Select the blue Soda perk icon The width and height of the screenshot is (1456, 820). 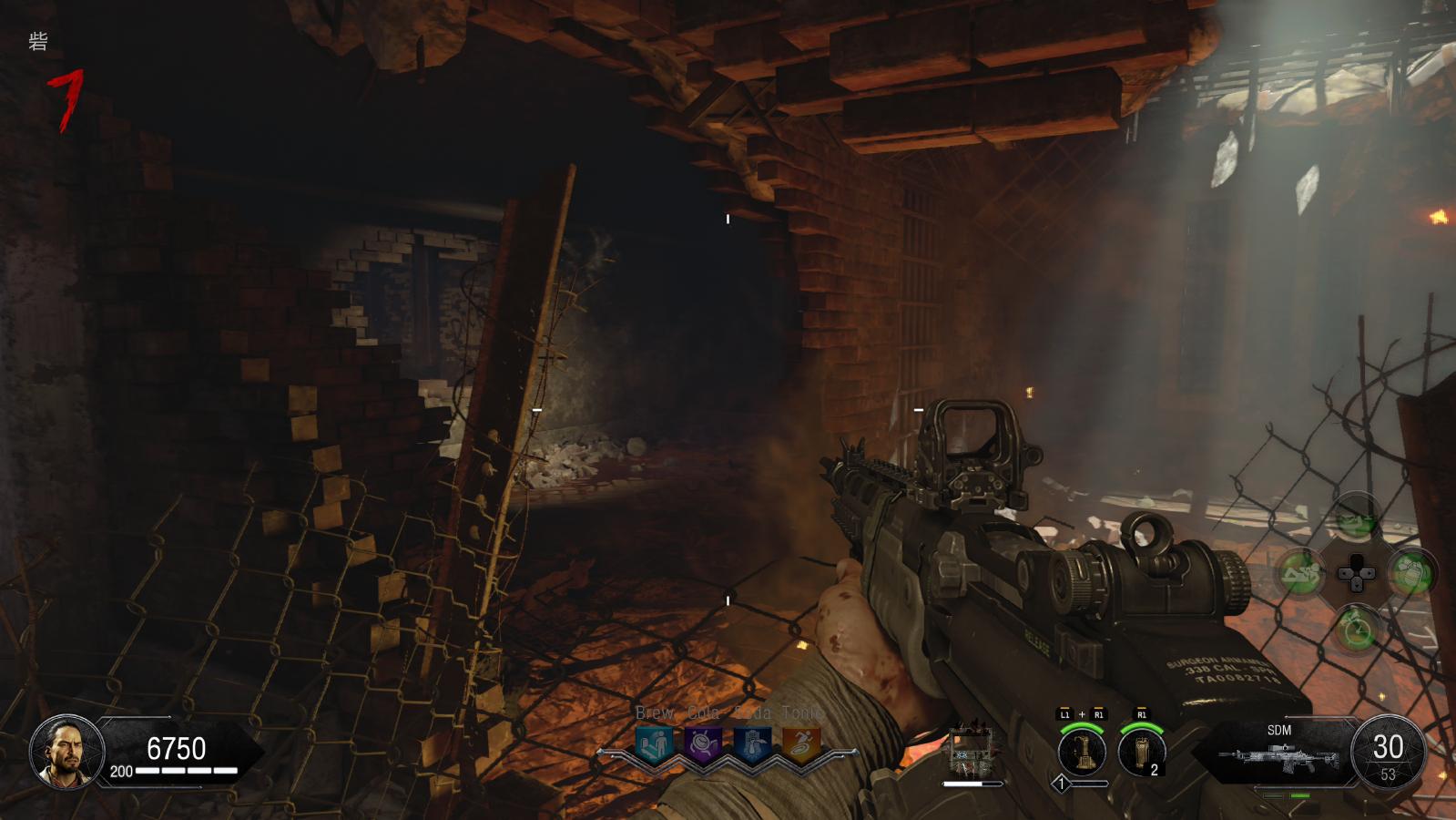[x=752, y=745]
